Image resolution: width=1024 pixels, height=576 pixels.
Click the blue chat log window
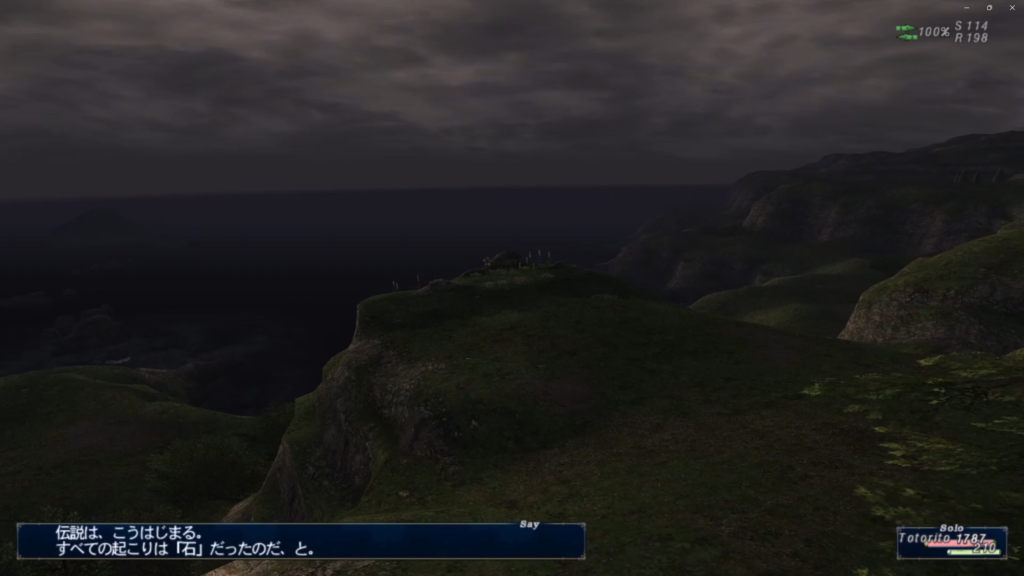click(300, 541)
